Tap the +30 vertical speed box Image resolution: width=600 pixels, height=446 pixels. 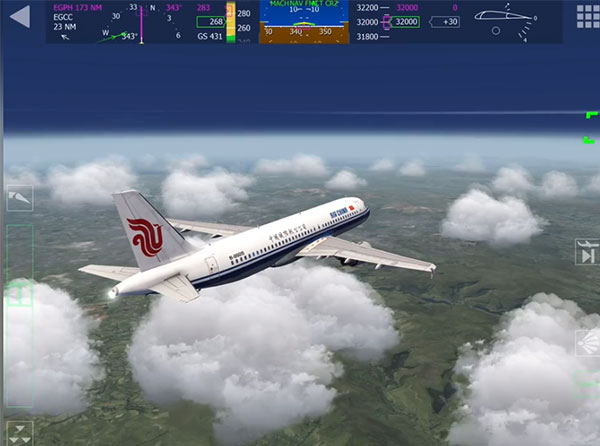point(449,21)
